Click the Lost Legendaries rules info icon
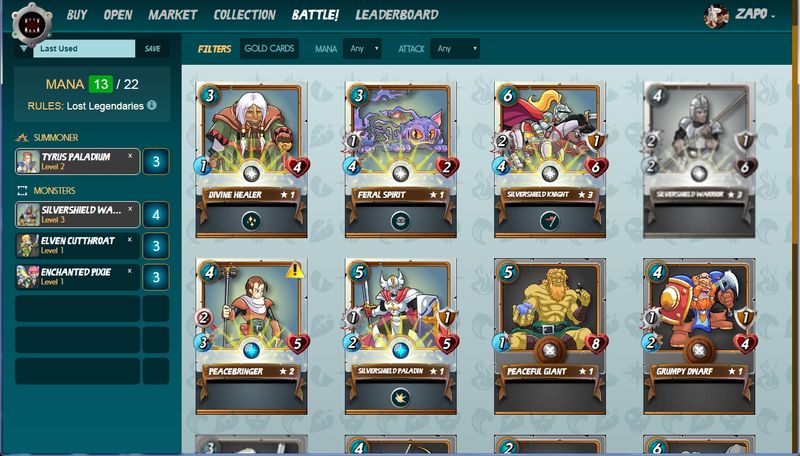Viewport: 800px width, 456px height. tap(151, 105)
